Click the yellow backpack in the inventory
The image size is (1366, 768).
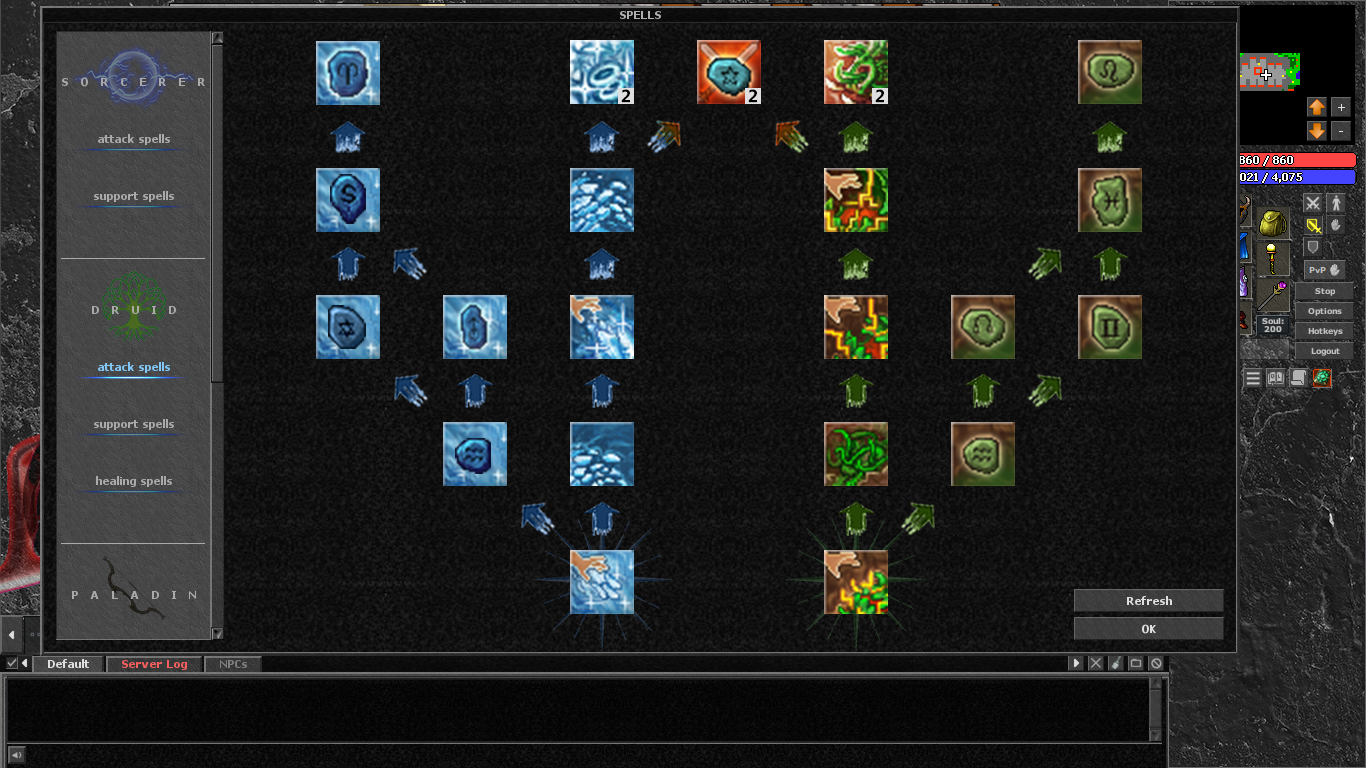1272,223
